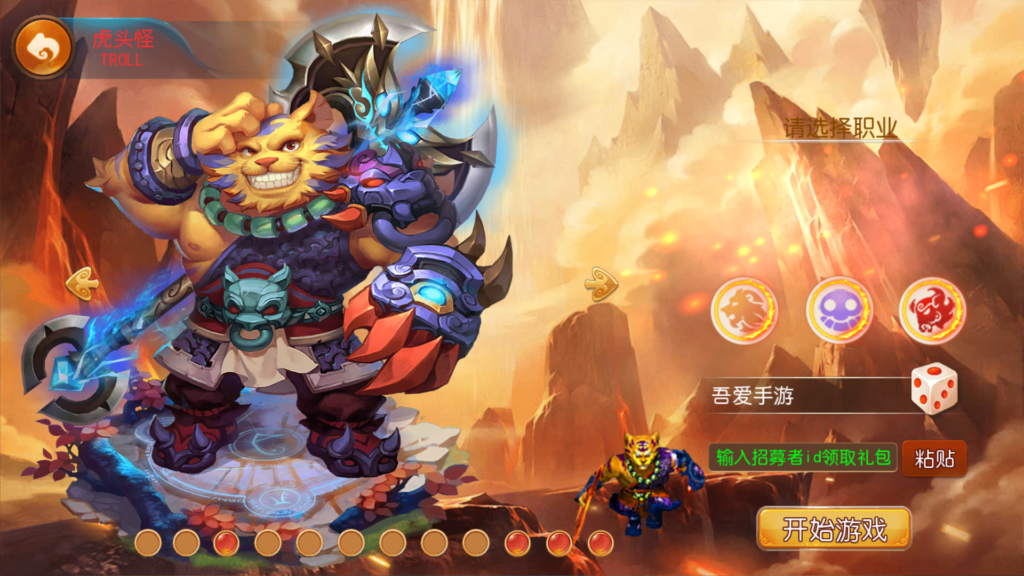Screen dimensions: 1024x576
Task: Select the purple skull class icon
Action: point(839,311)
